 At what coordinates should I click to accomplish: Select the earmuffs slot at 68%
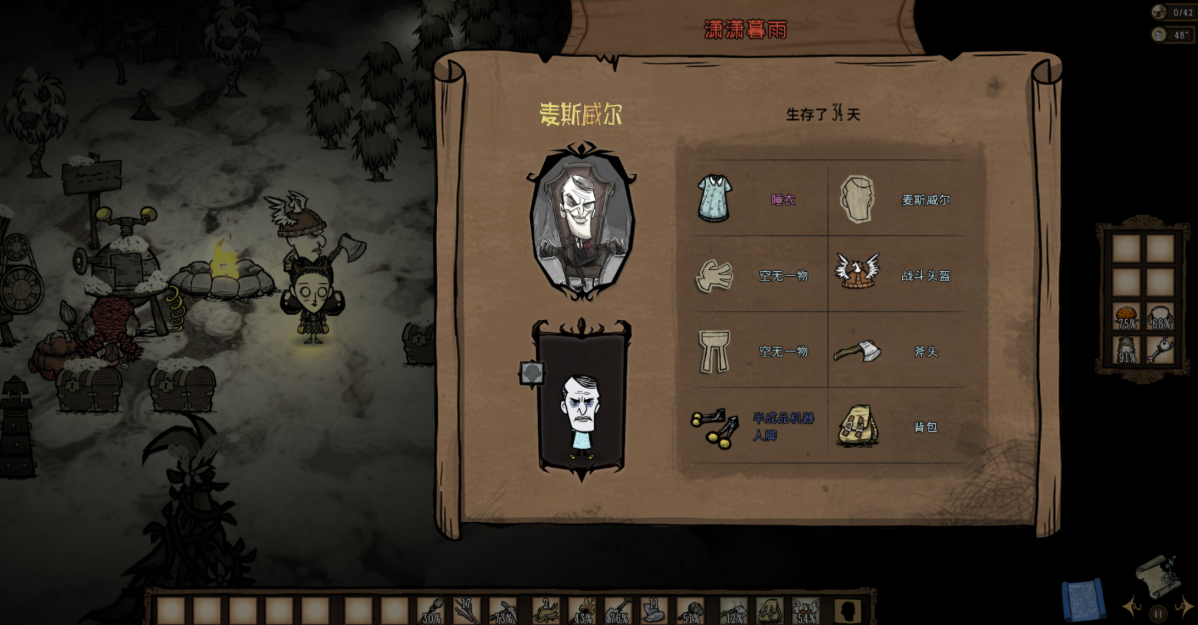[1160, 317]
